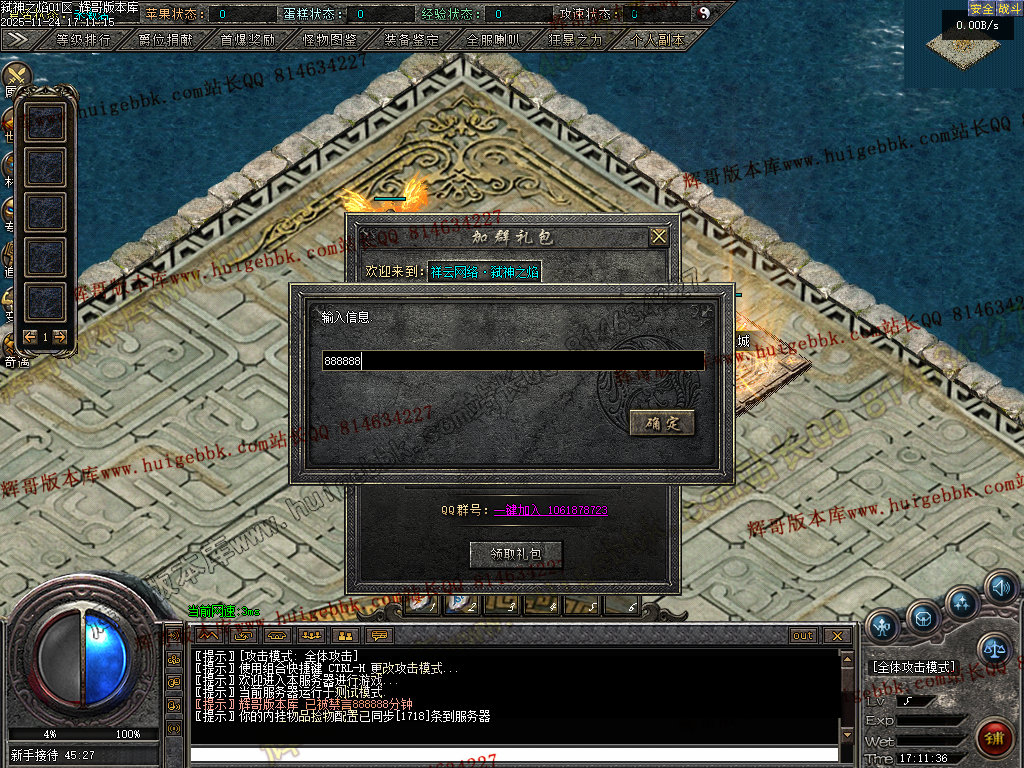Image resolution: width=1024 pixels, height=768 pixels.
Task: Open the 首爆奖励 rewards menu
Action: click(x=247, y=41)
